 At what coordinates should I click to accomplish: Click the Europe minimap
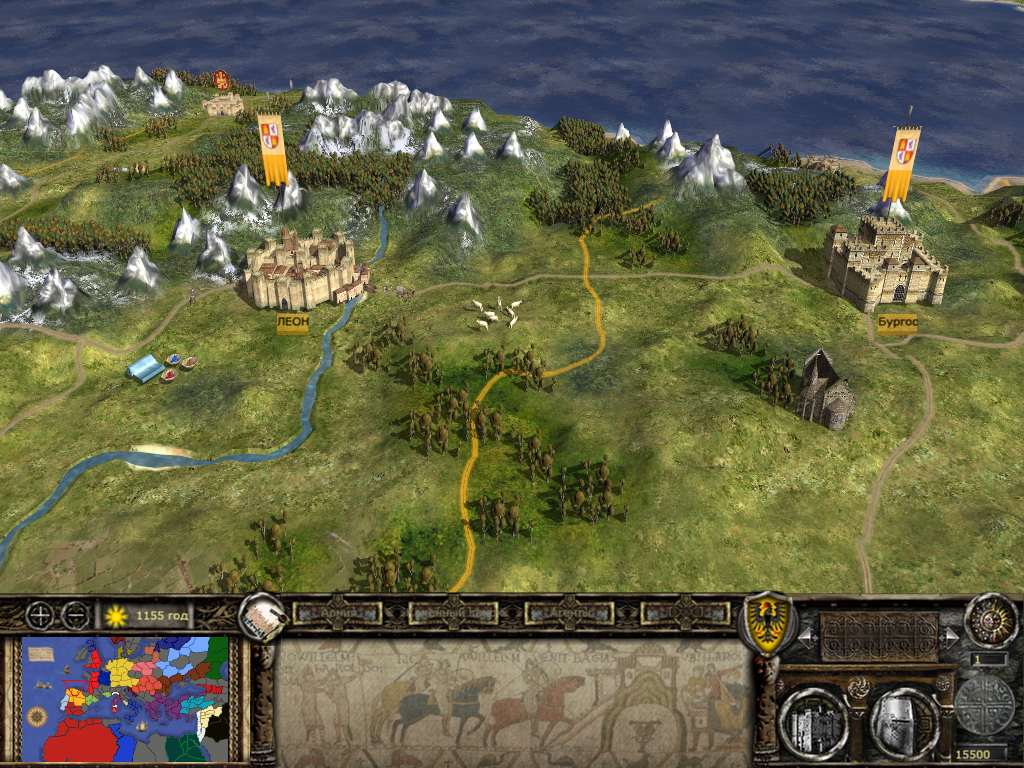(x=125, y=699)
